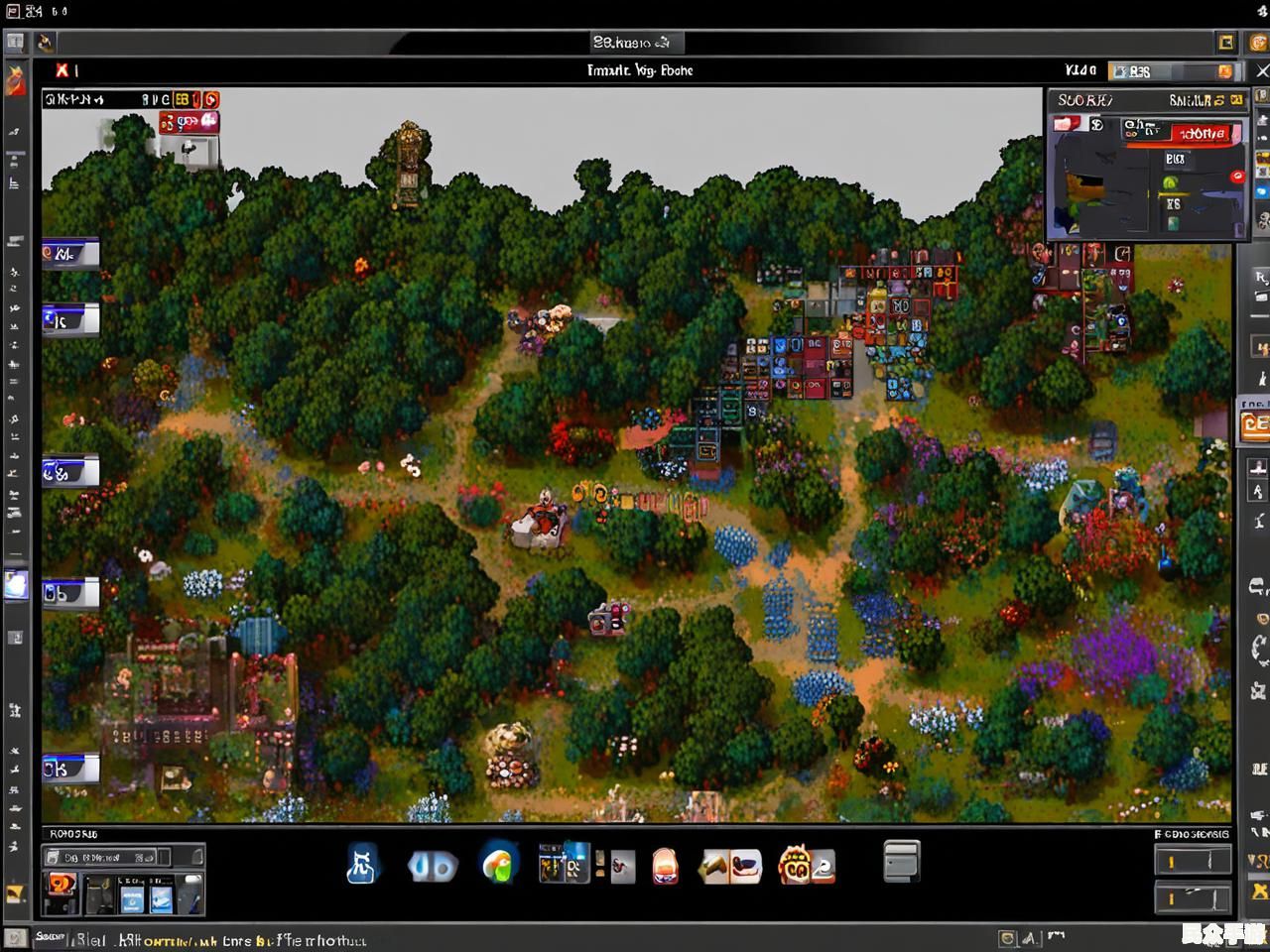Select the red circular icon beside yellow badge
This screenshot has width=1270, height=952.
pos(210,99)
